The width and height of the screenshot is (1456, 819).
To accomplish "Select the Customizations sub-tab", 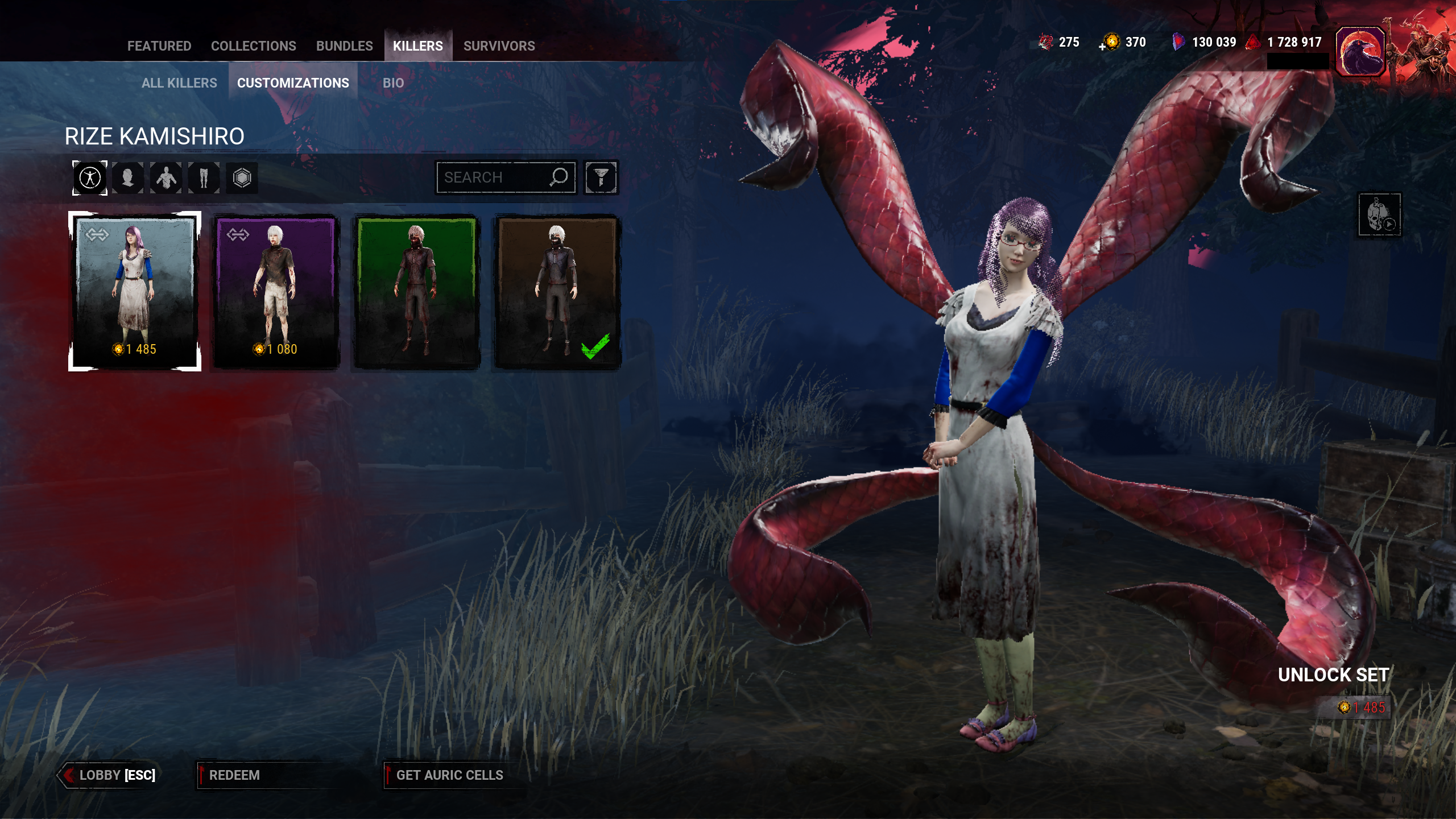I will point(293,83).
